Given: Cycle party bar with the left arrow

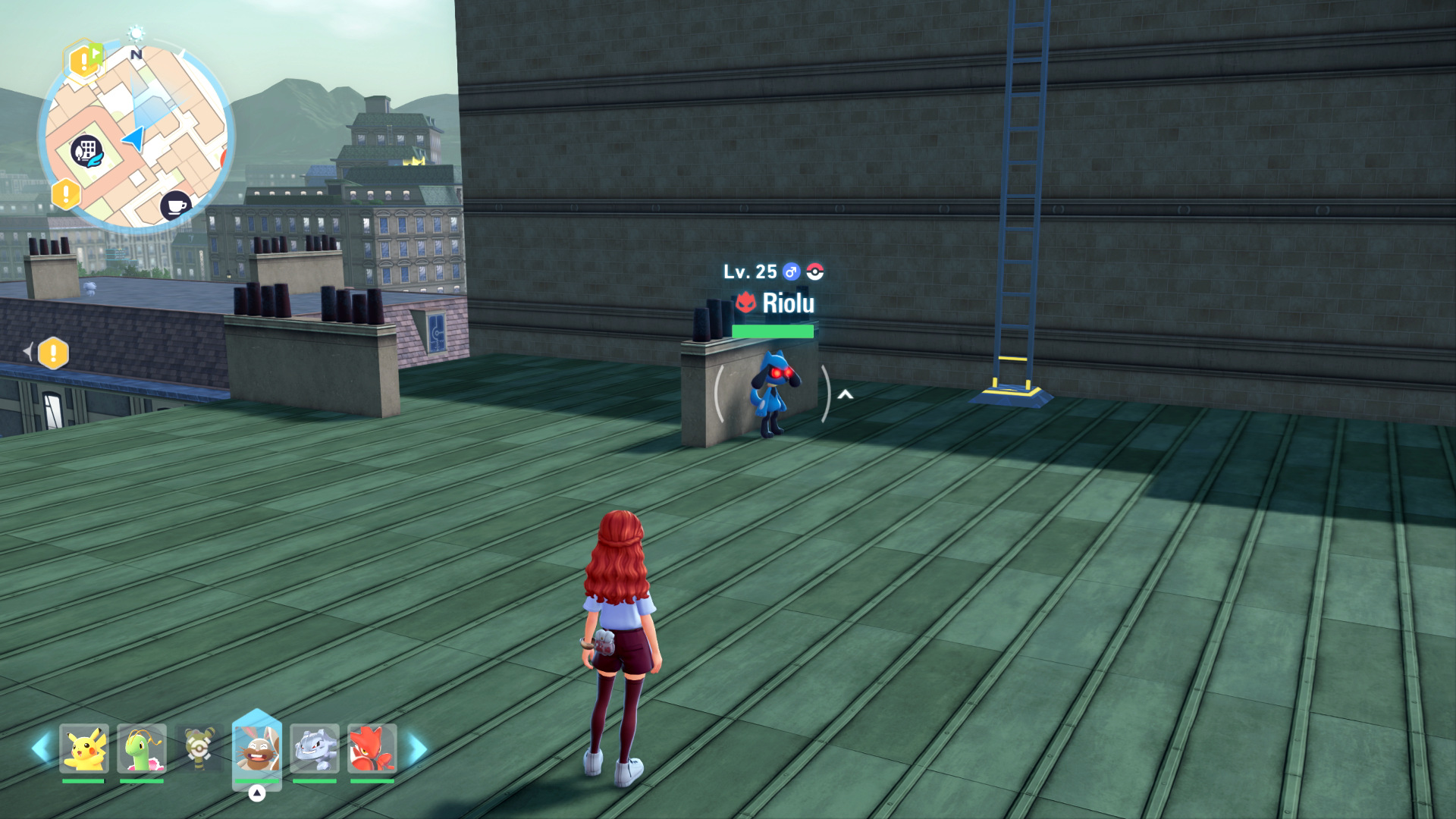Looking at the screenshot, I should tap(42, 748).
